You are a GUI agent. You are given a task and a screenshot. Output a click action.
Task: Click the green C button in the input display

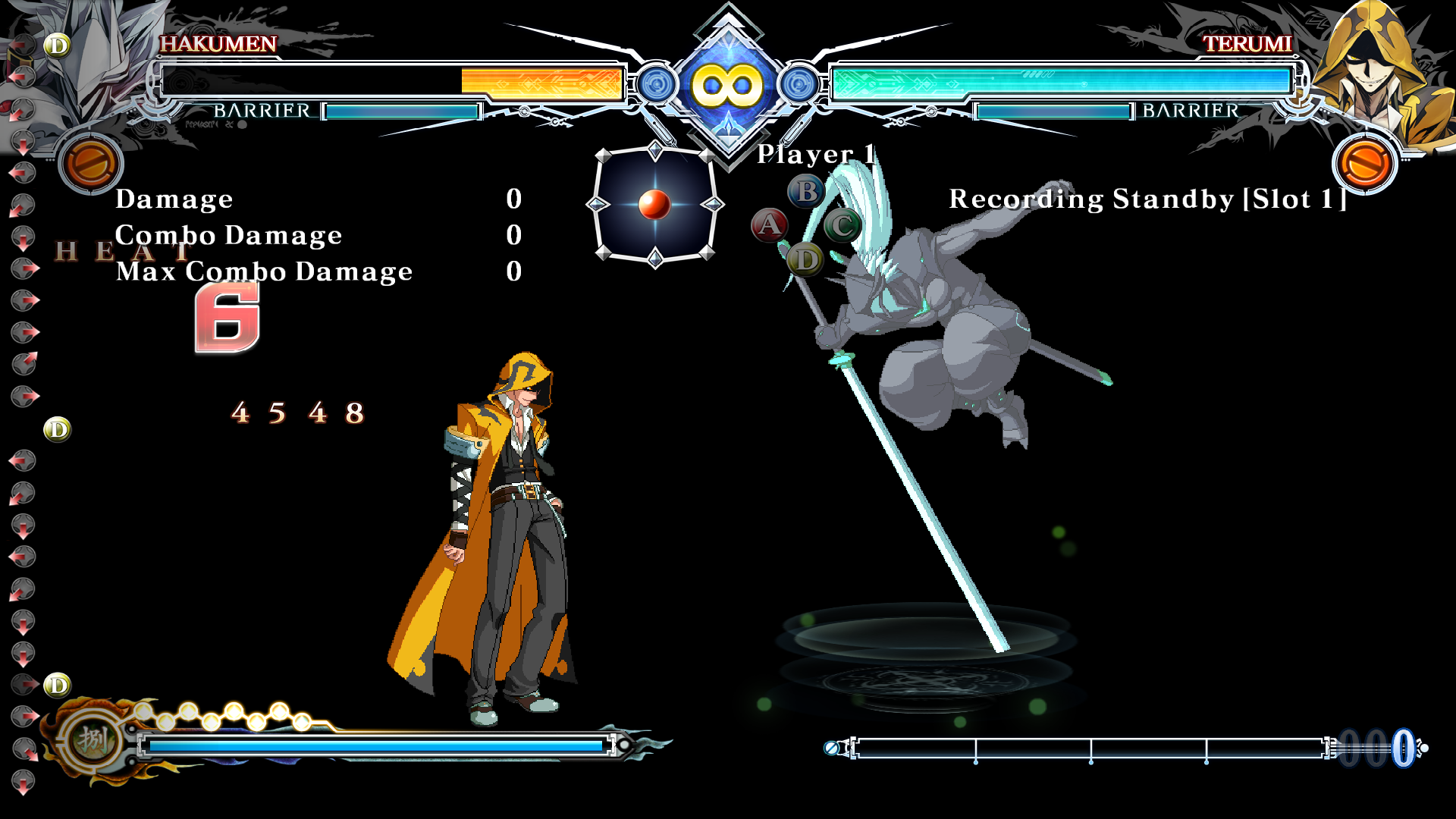842,226
